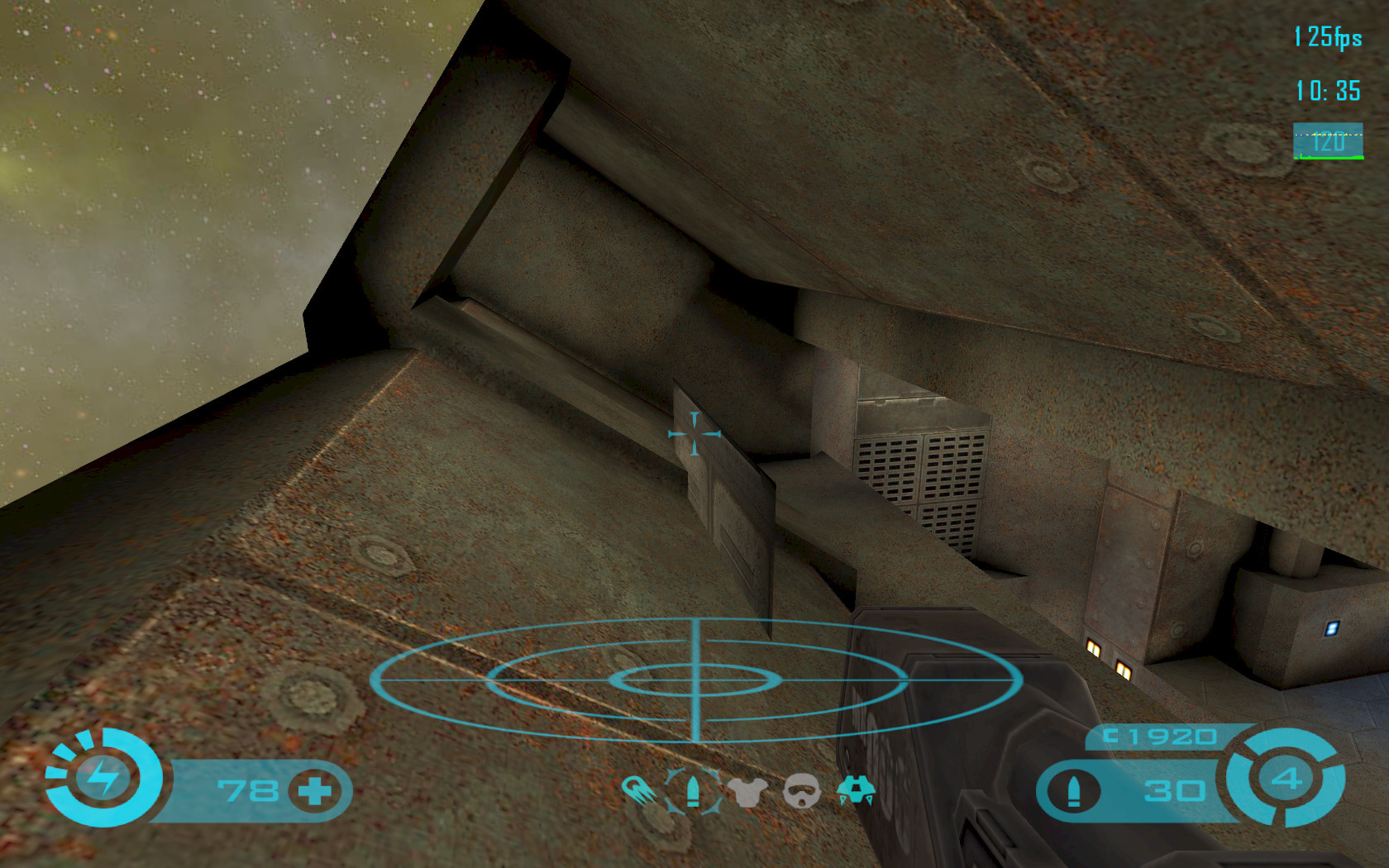Click the network lag graph box
The width and height of the screenshot is (1389, 868).
tap(1328, 141)
